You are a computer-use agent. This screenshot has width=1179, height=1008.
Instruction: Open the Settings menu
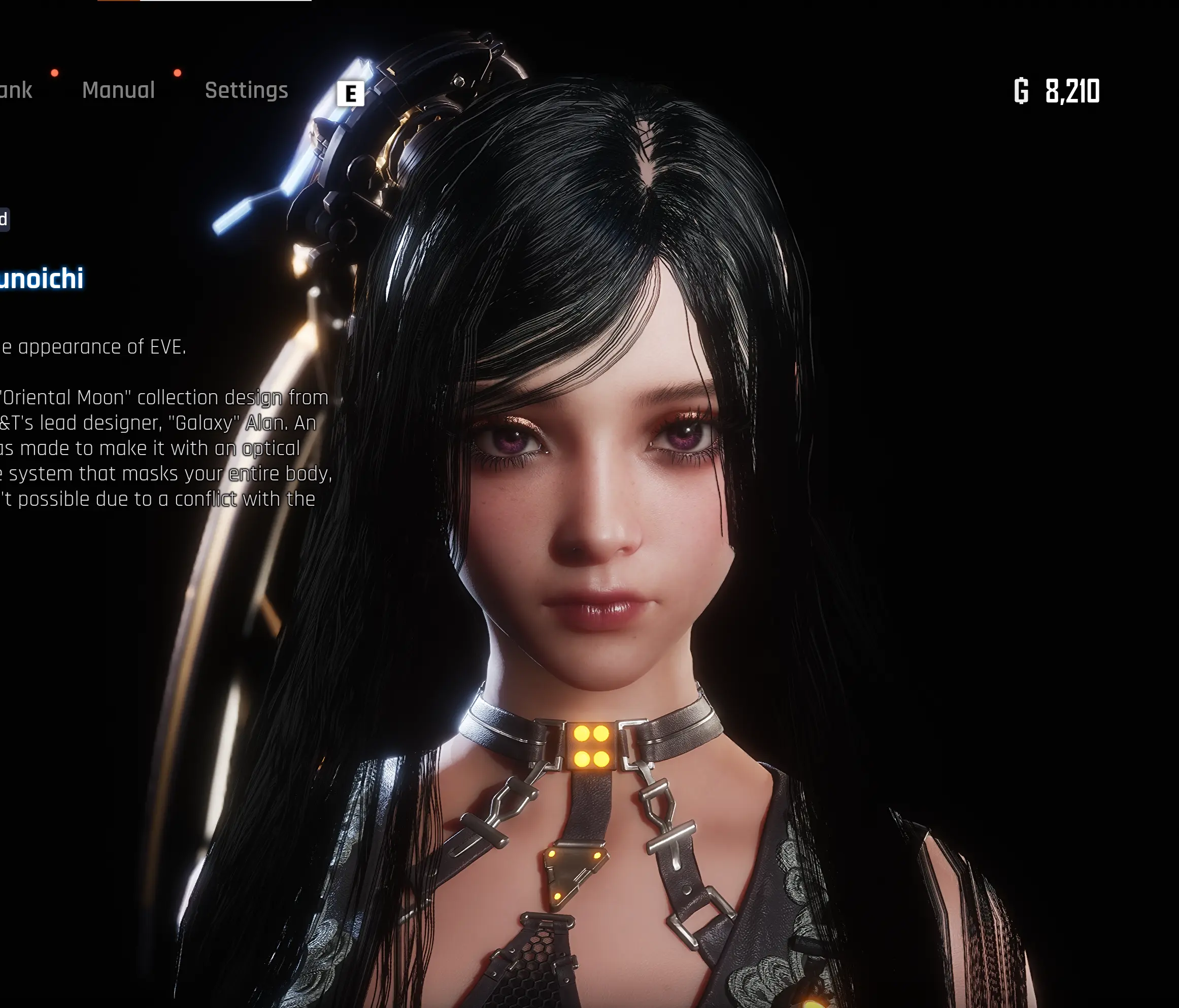pos(246,91)
